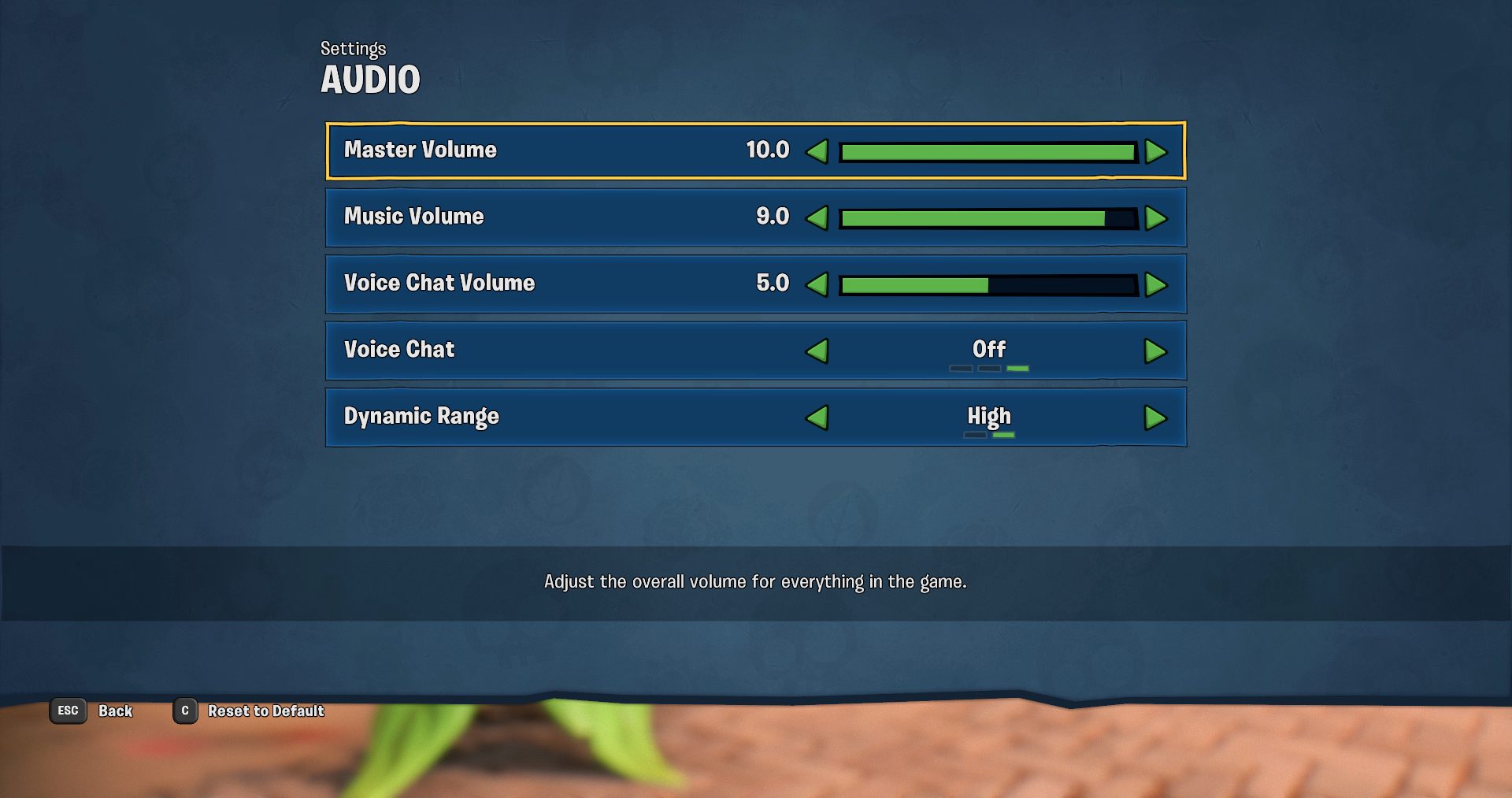Click the Dynamic Range right arrow
The height and width of the screenshot is (798, 1512).
coord(1155,418)
